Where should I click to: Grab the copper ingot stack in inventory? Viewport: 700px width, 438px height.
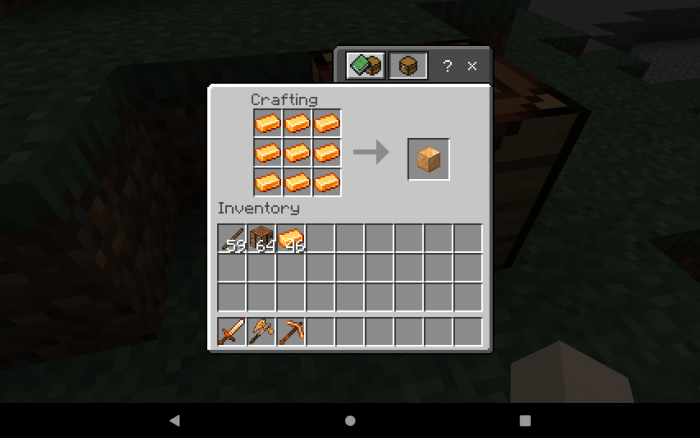click(292, 238)
